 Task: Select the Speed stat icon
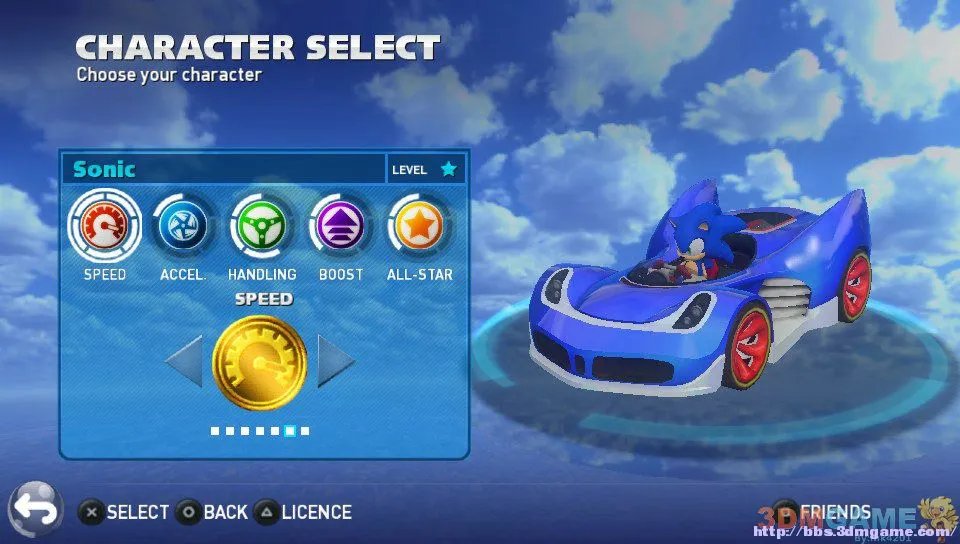[x=104, y=225]
